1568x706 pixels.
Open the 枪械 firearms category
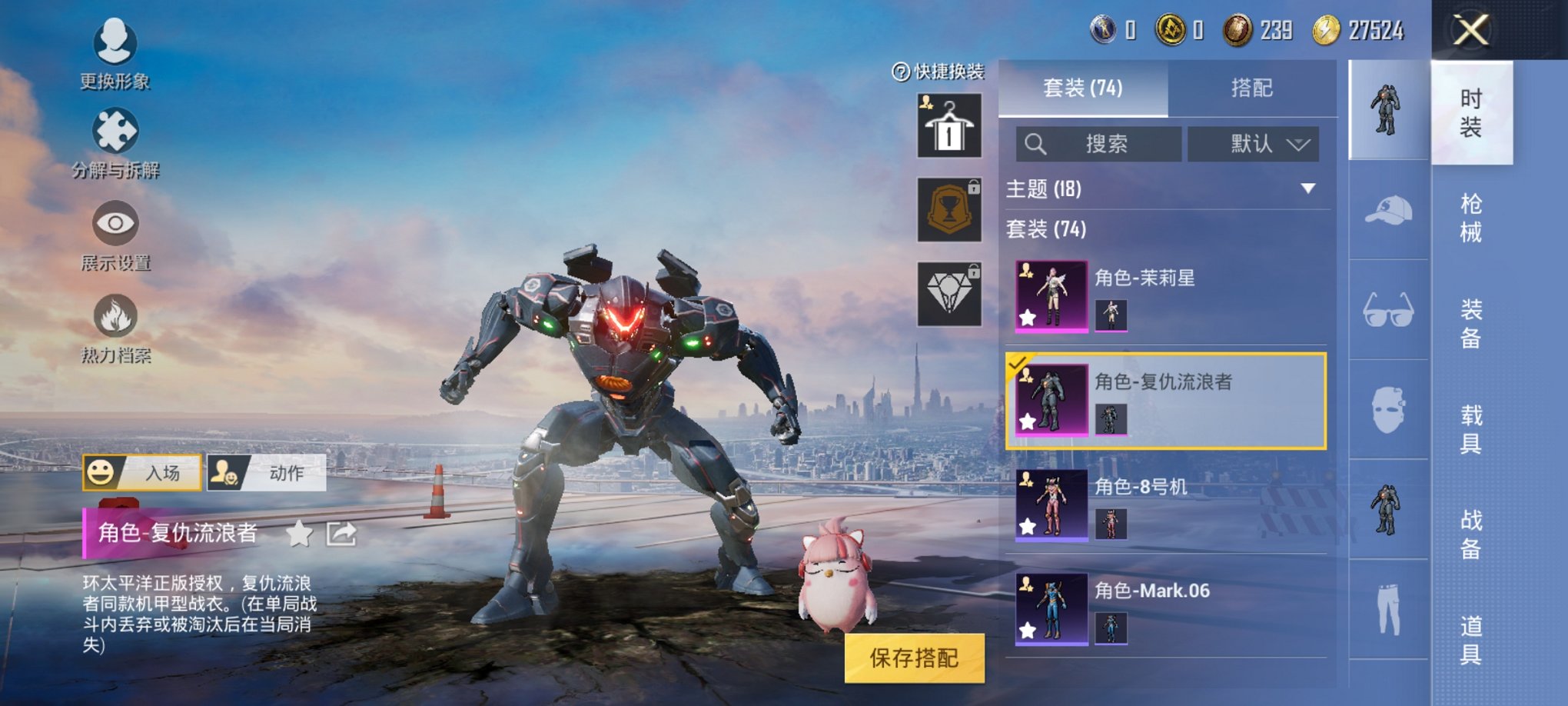1470,218
